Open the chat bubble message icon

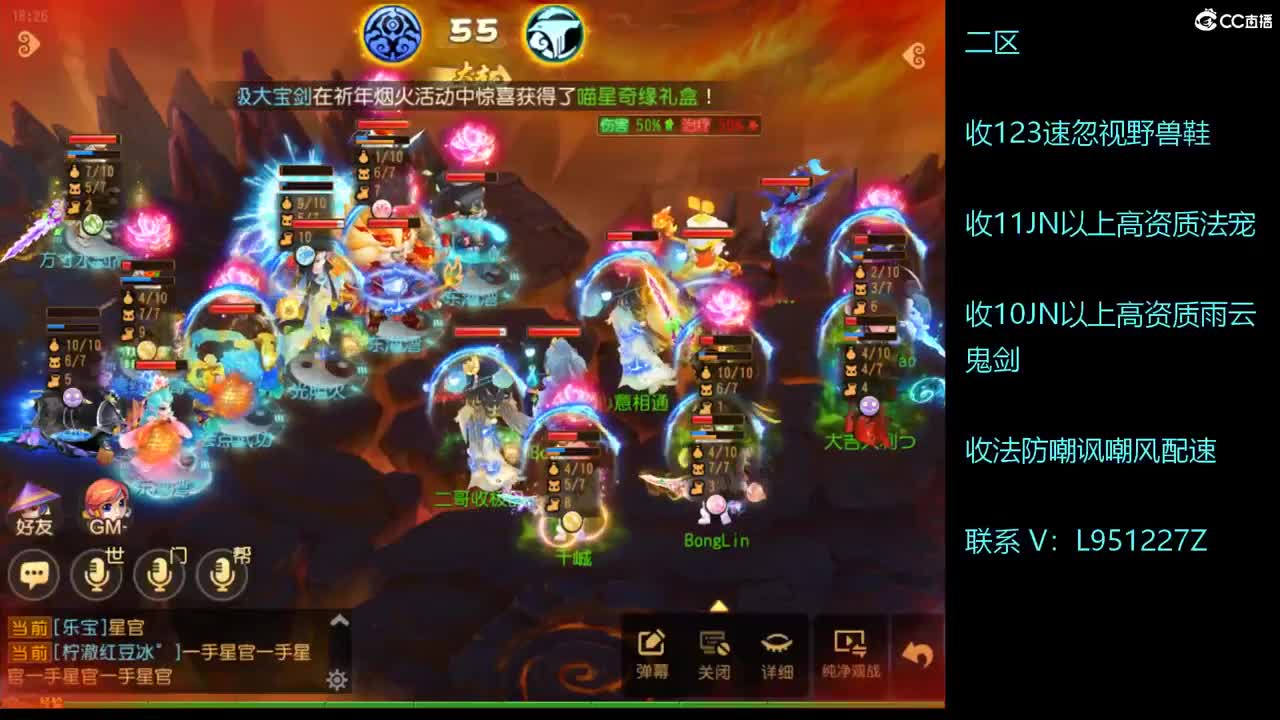[35, 575]
